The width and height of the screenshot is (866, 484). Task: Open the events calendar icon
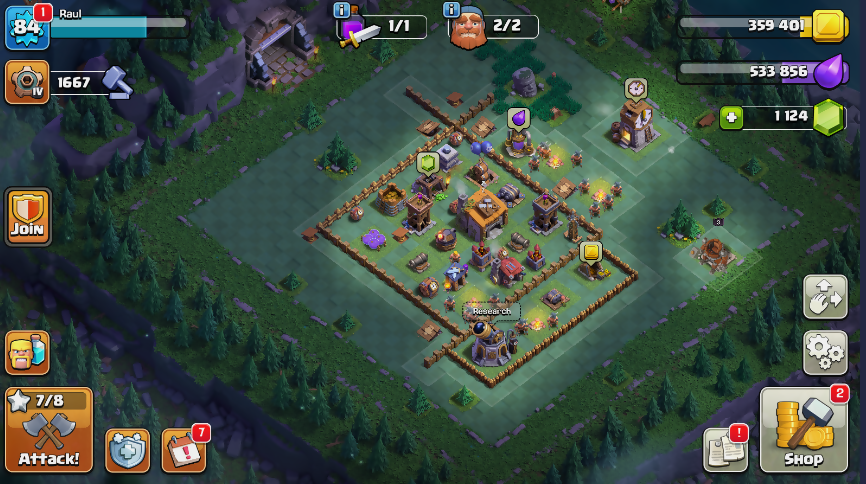[x=183, y=450]
